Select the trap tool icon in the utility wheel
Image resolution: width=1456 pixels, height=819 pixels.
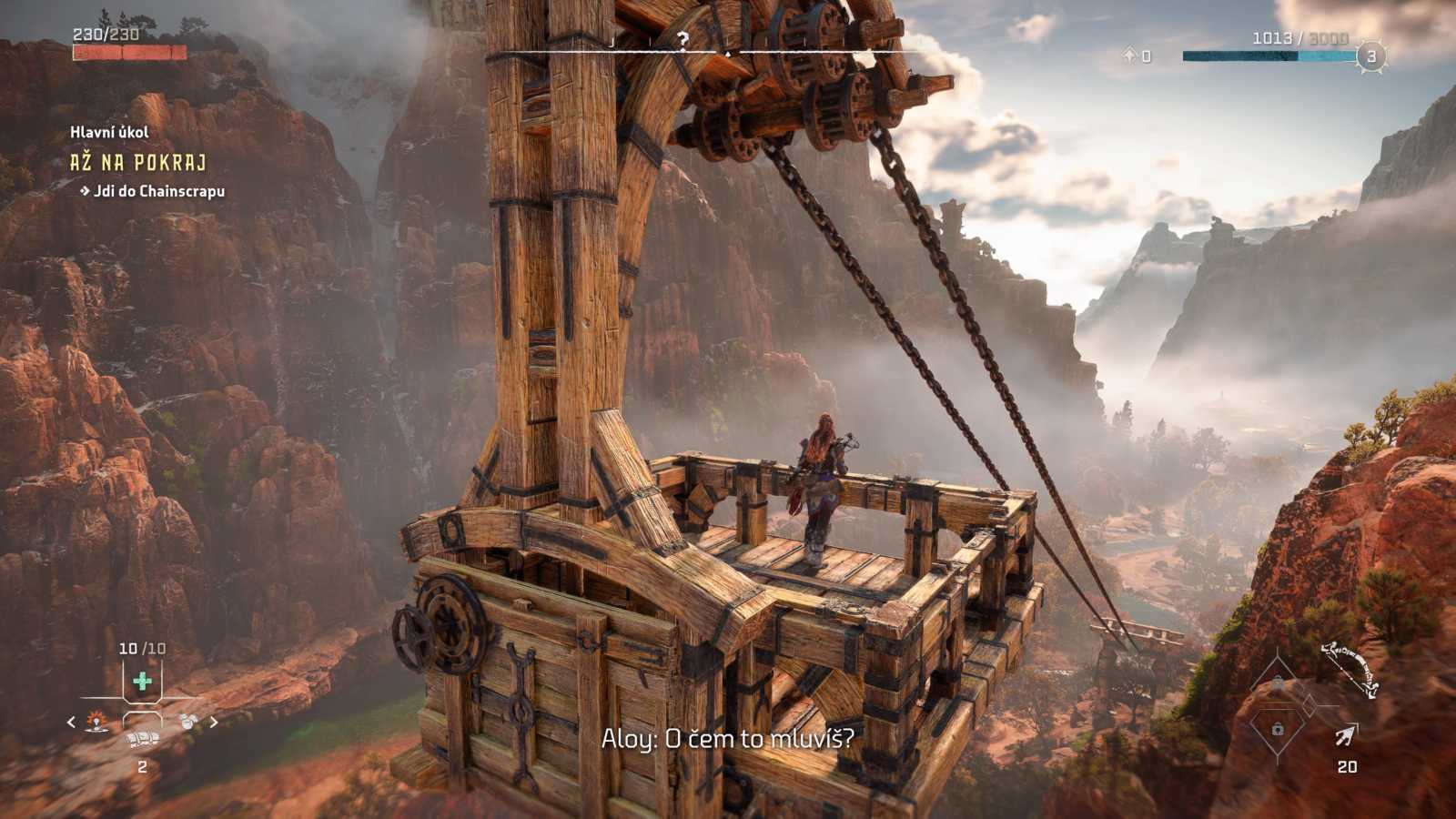95,723
